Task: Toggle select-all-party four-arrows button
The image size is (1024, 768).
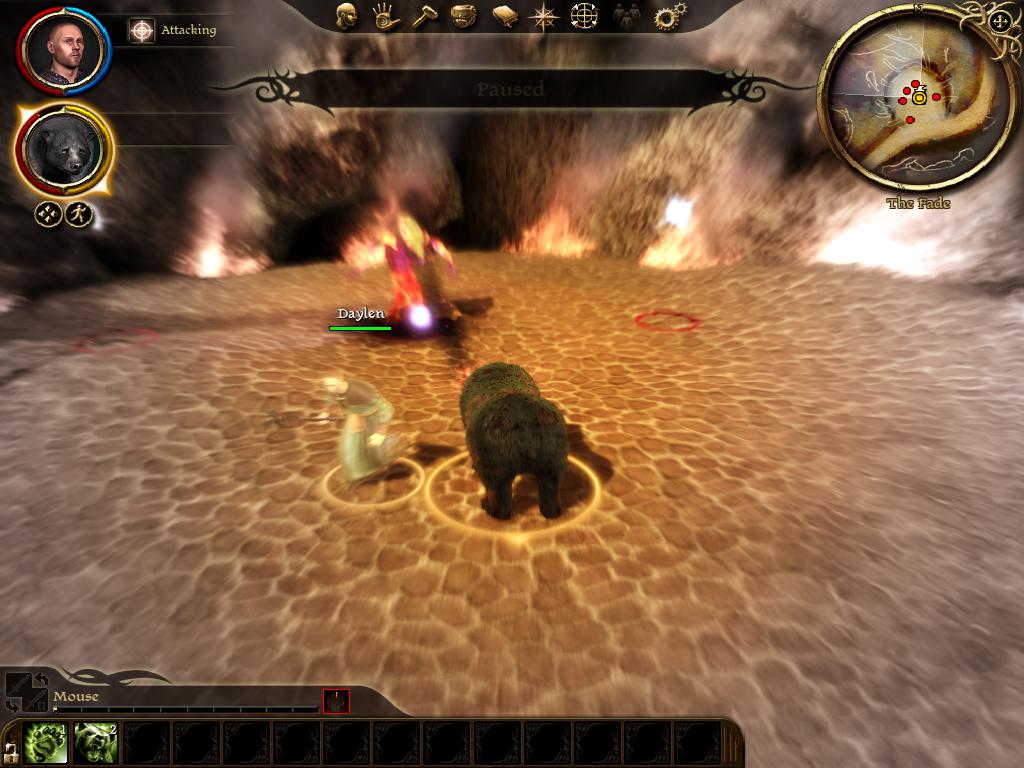Action: [47, 214]
